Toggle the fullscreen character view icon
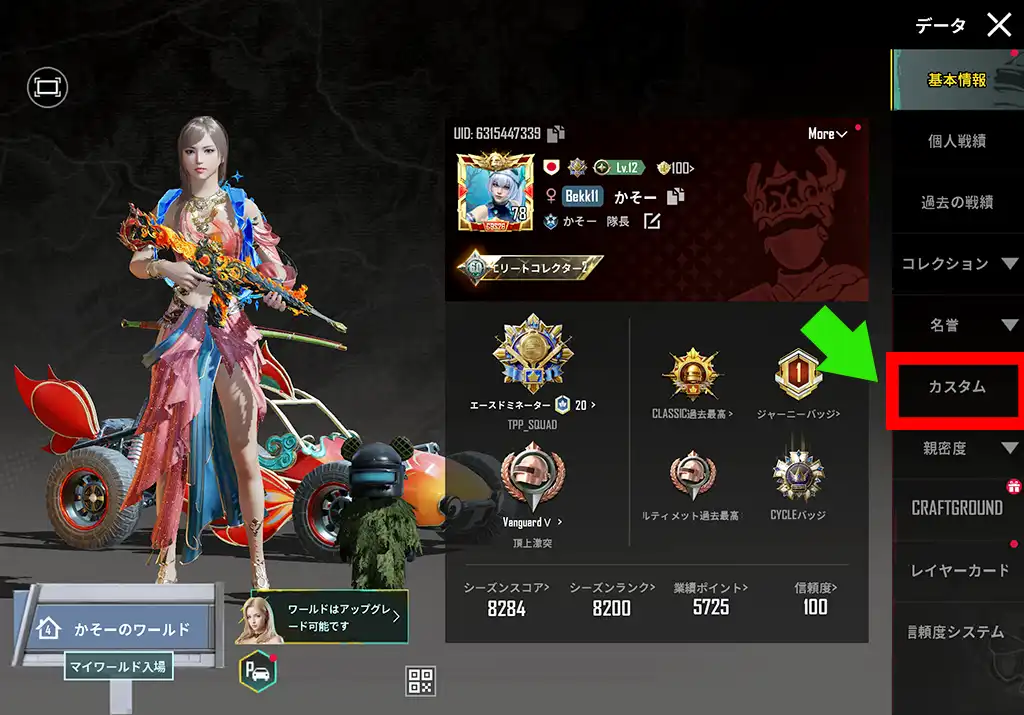1024x715 pixels. click(46, 87)
